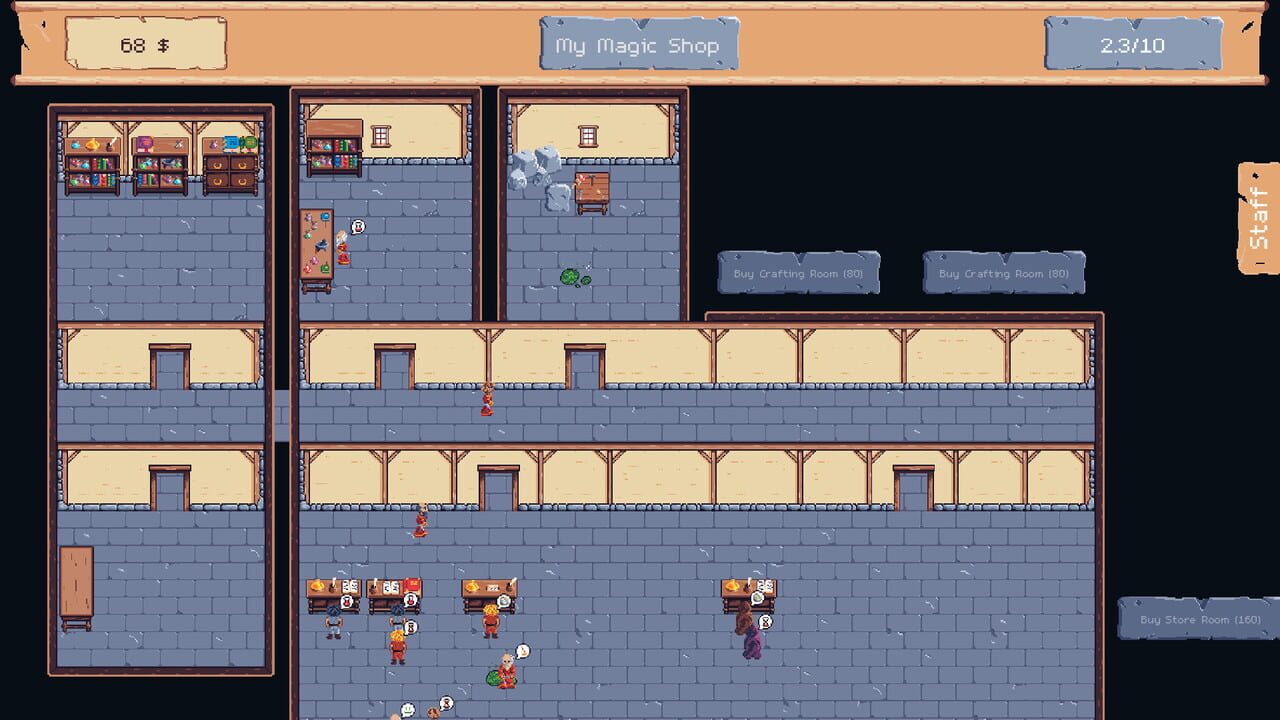Click the My Magic Shop title banner
1280x720 pixels.
[x=638, y=45]
